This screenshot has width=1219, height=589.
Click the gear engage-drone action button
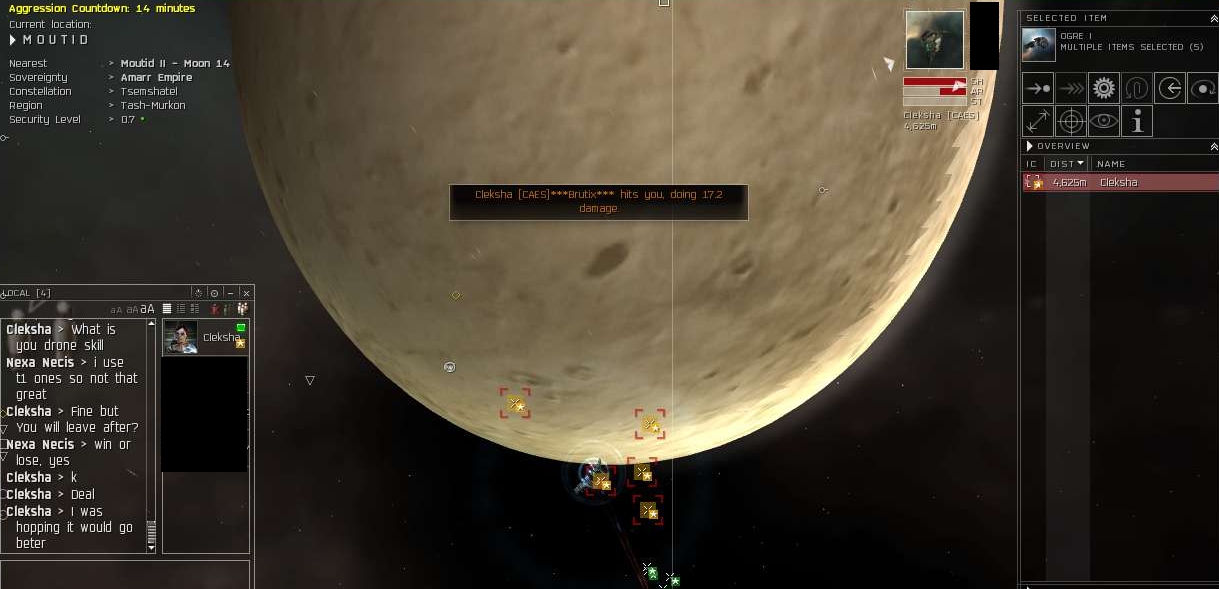(1104, 88)
